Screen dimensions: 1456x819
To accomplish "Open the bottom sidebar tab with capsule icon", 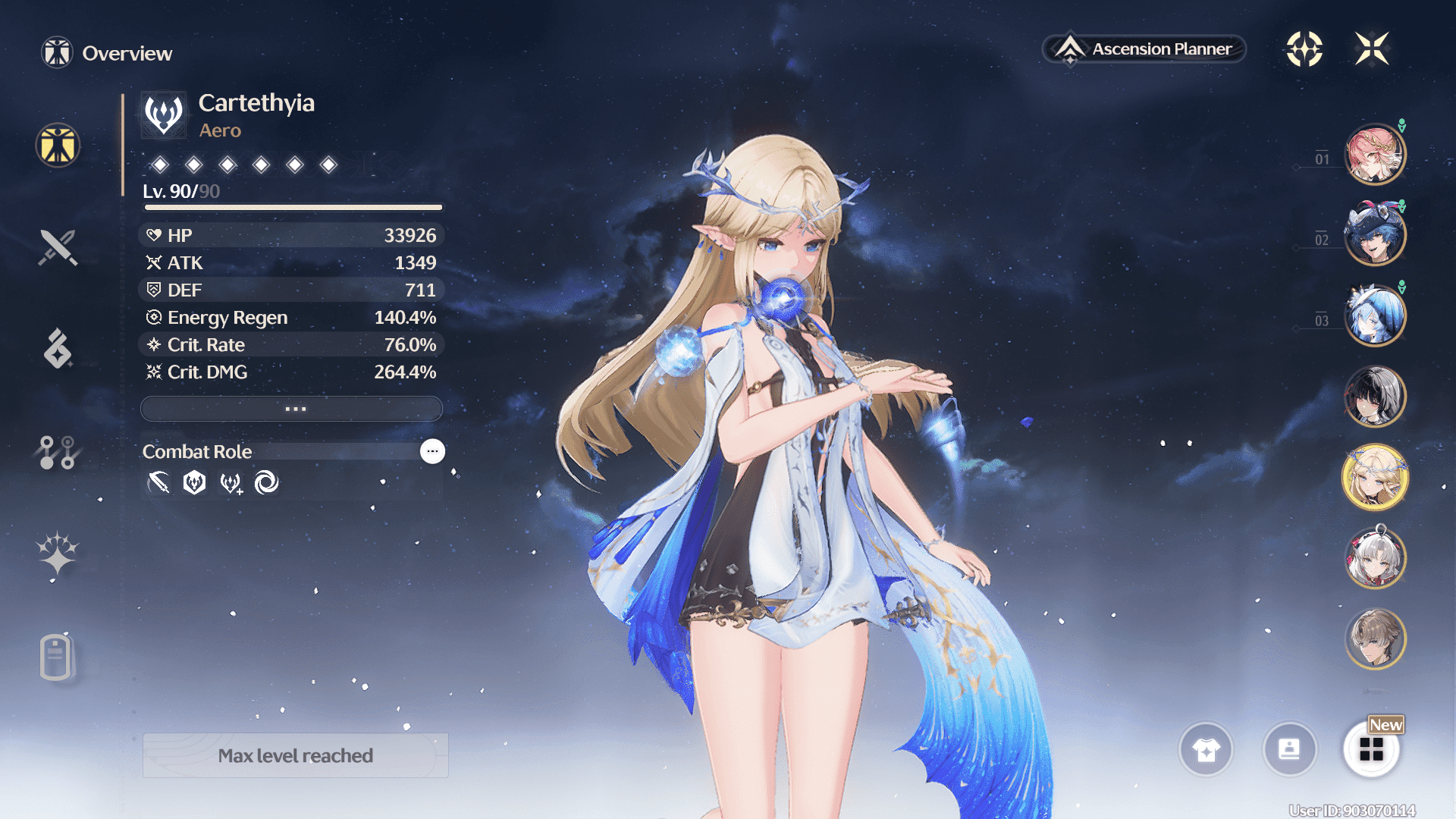I will click(x=56, y=657).
